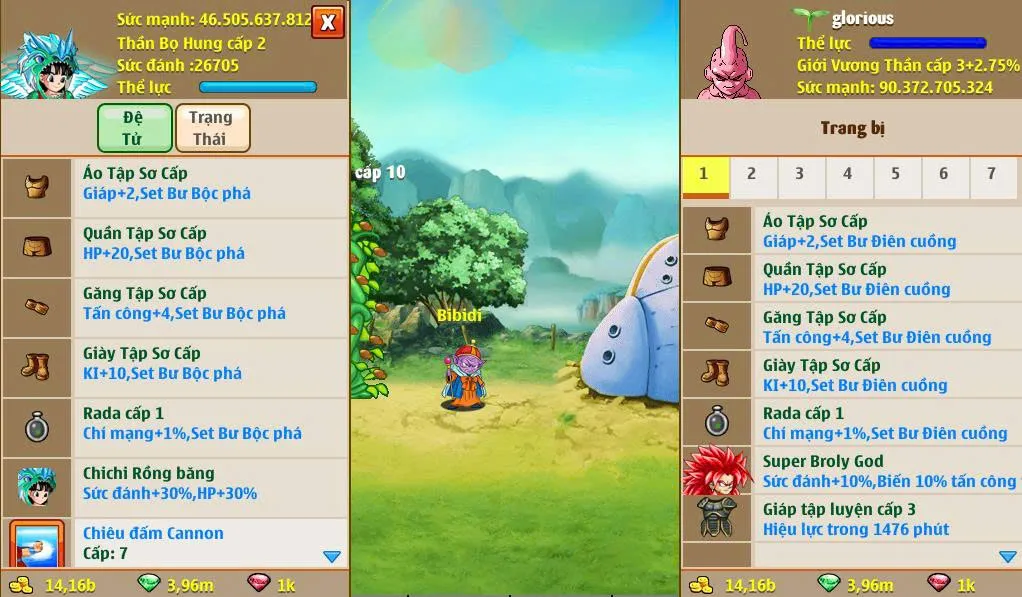
Task: Switch to equipment set tab 2
Action: (x=751, y=175)
